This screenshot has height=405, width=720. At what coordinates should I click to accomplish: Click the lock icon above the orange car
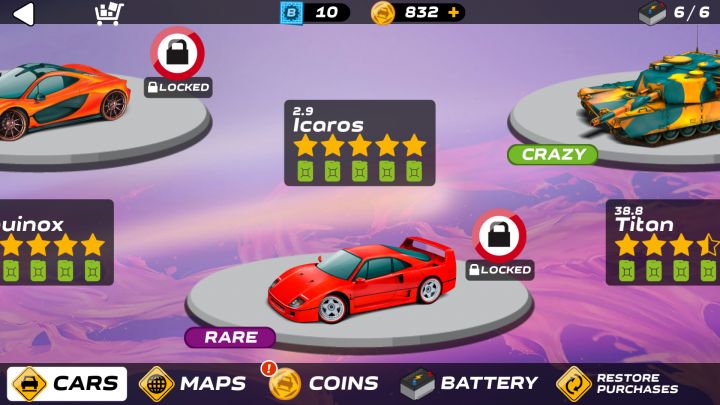click(177, 54)
